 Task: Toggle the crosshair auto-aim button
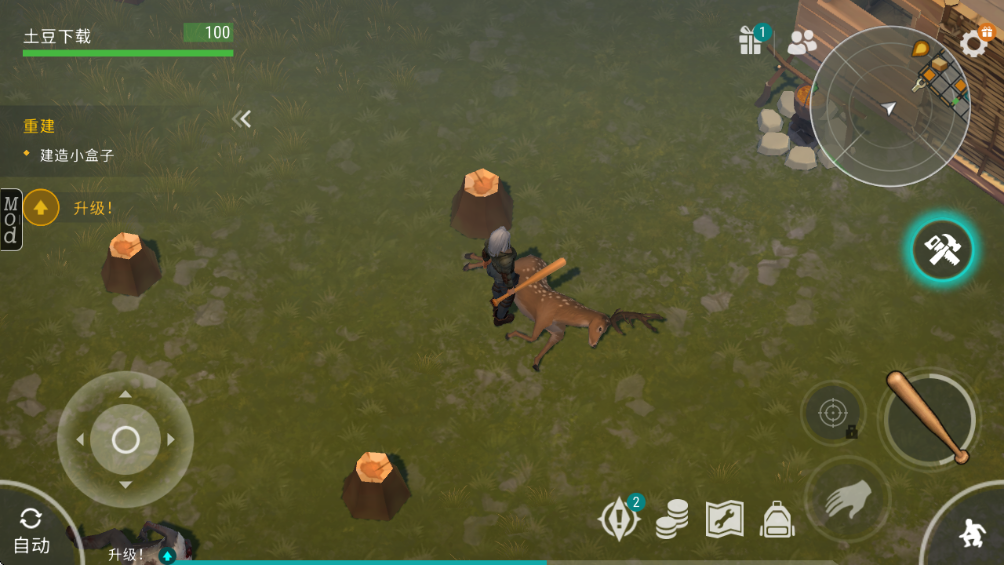tap(832, 412)
